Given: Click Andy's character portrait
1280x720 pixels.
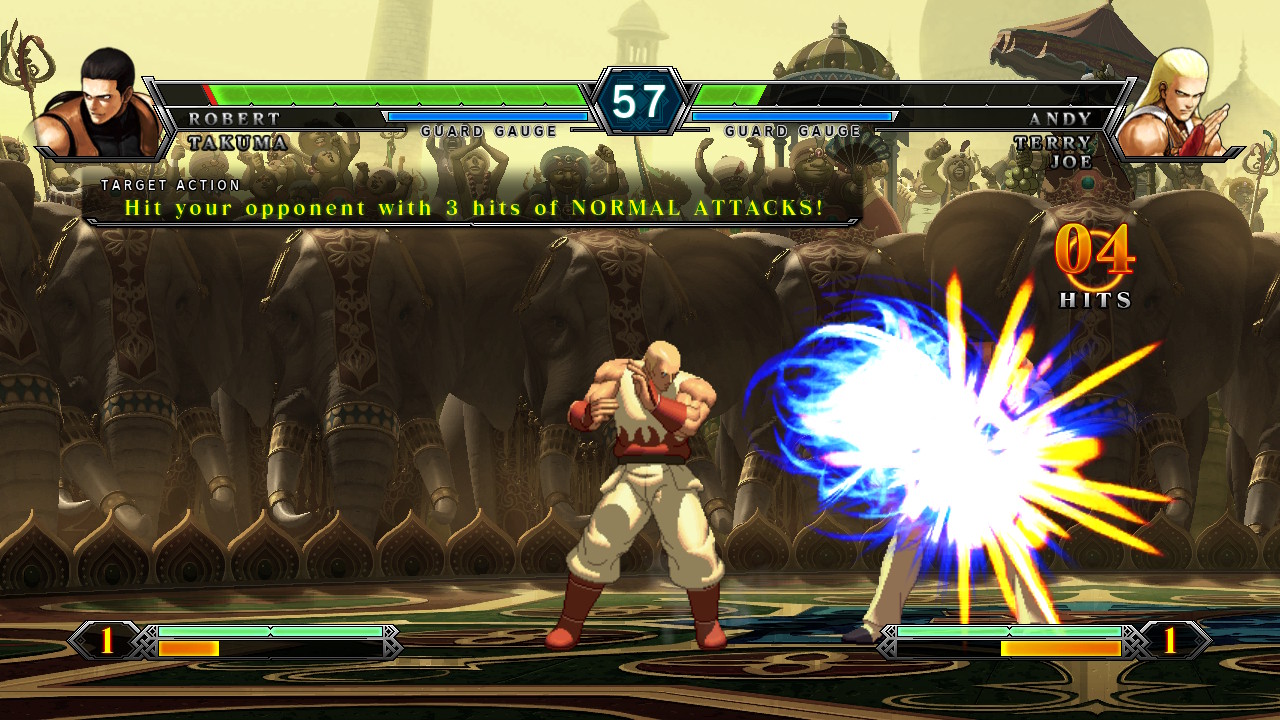Looking at the screenshot, I should tap(1180, 105).
